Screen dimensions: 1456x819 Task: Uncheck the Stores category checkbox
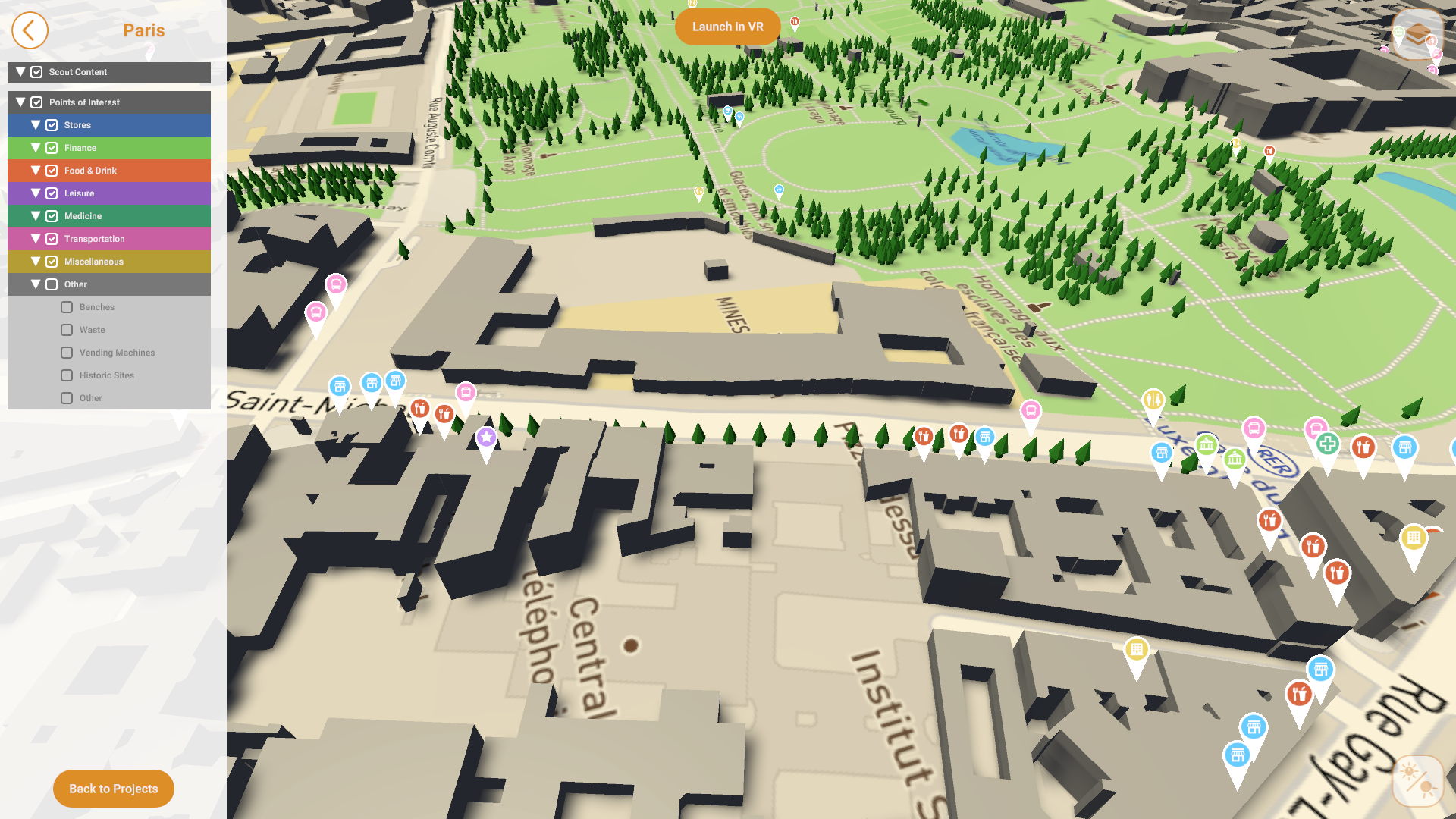coord(51,124)
